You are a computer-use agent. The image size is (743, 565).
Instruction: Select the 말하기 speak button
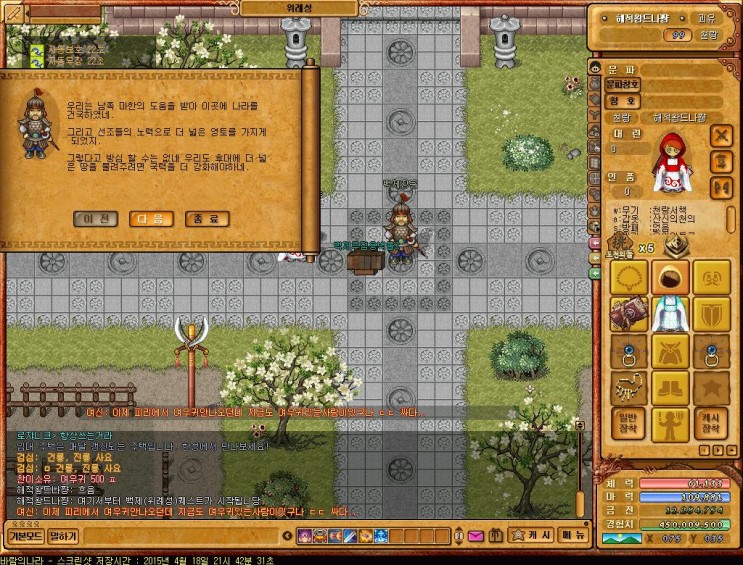pos(63,537)
